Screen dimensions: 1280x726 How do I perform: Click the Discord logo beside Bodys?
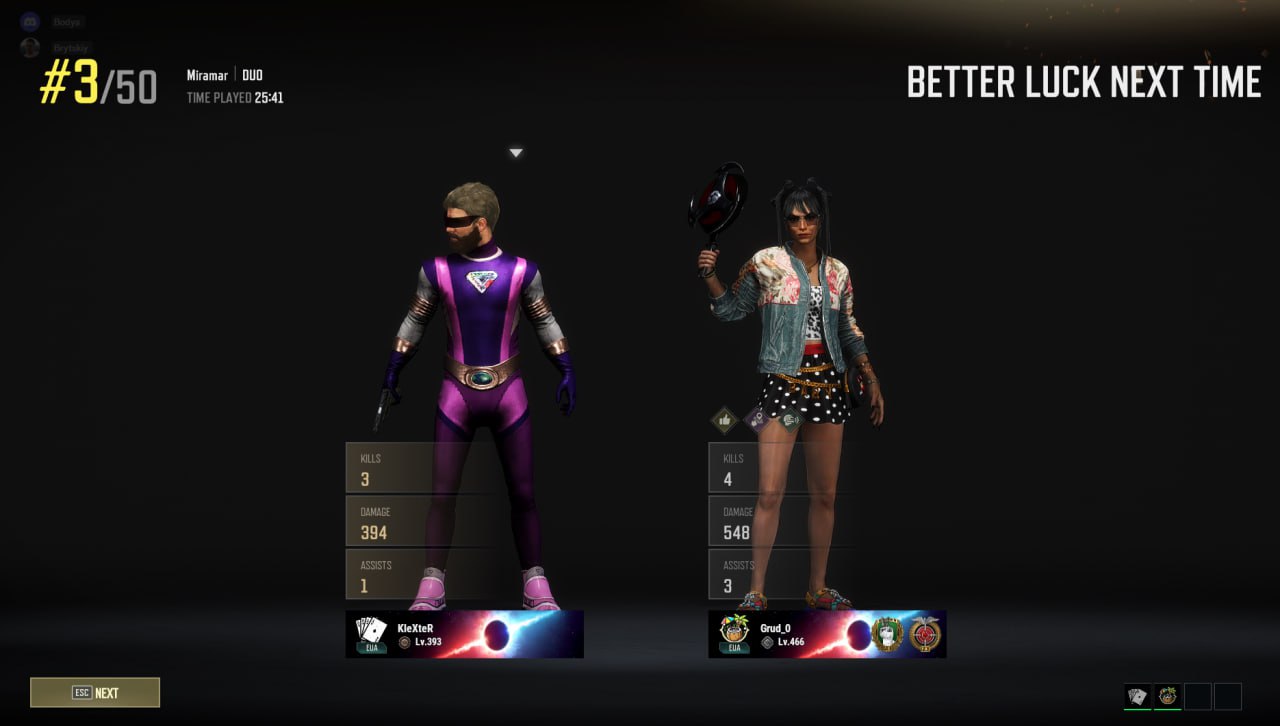tap(28, 20)
